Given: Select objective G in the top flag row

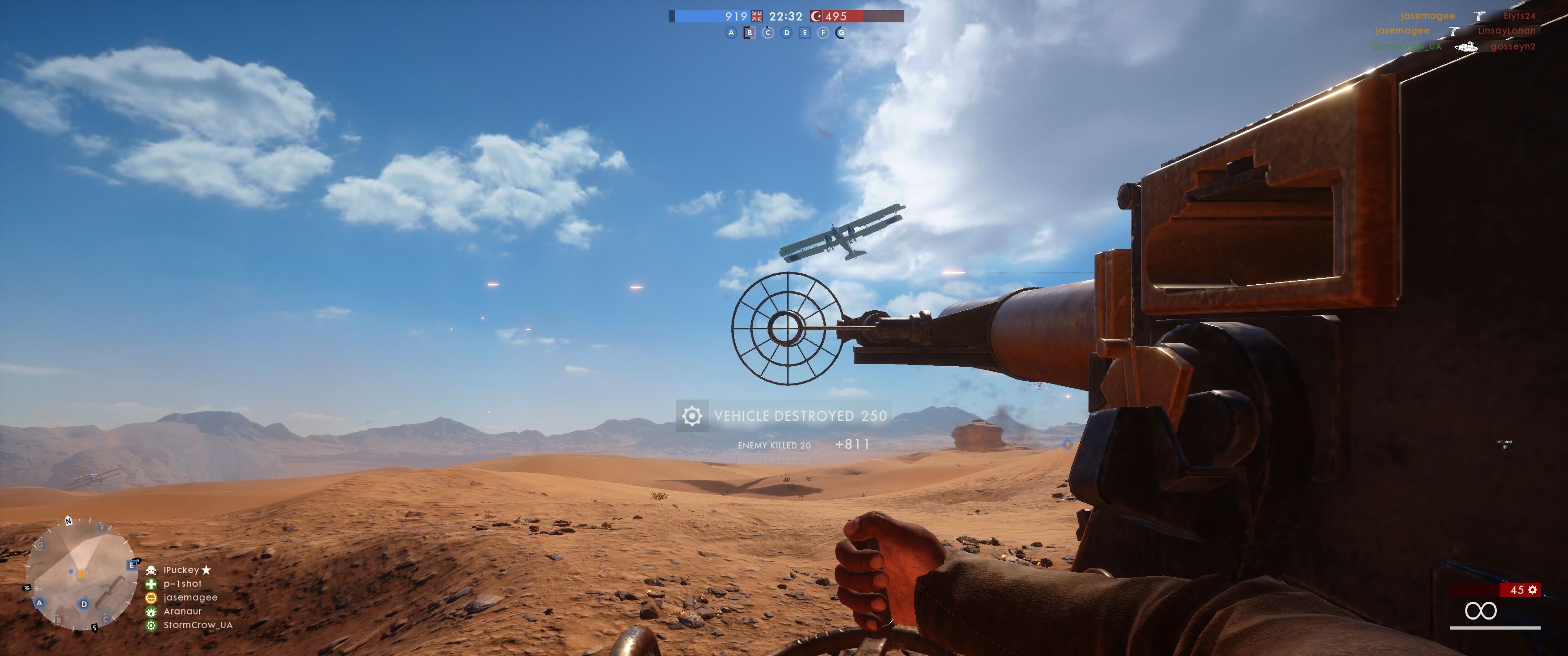Looking at the screenshot, I should [841, 33].
